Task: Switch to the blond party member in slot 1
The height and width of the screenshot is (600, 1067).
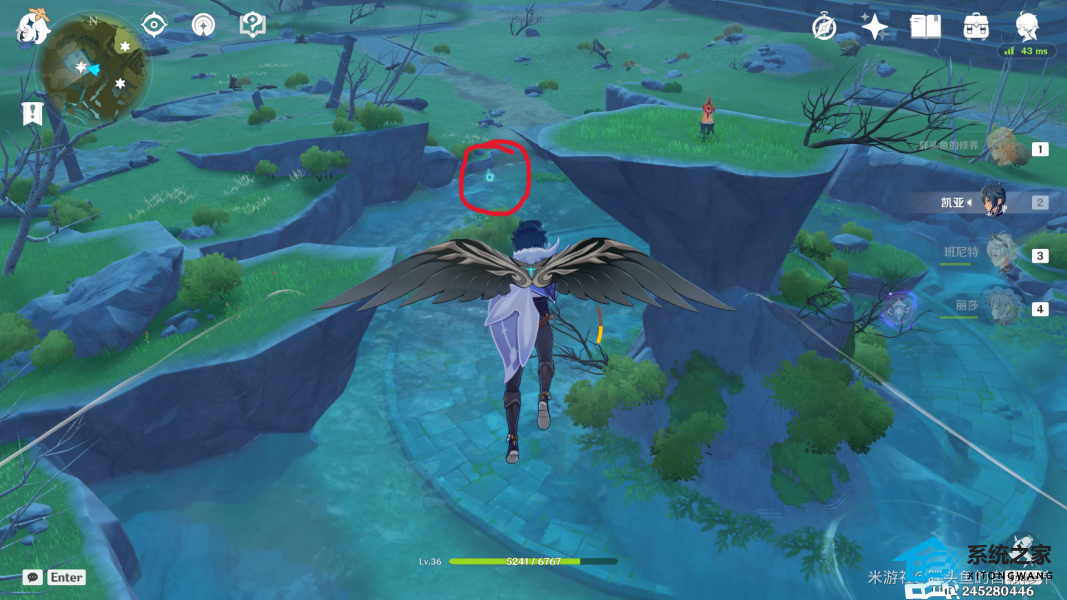Action: point(1003,149)
